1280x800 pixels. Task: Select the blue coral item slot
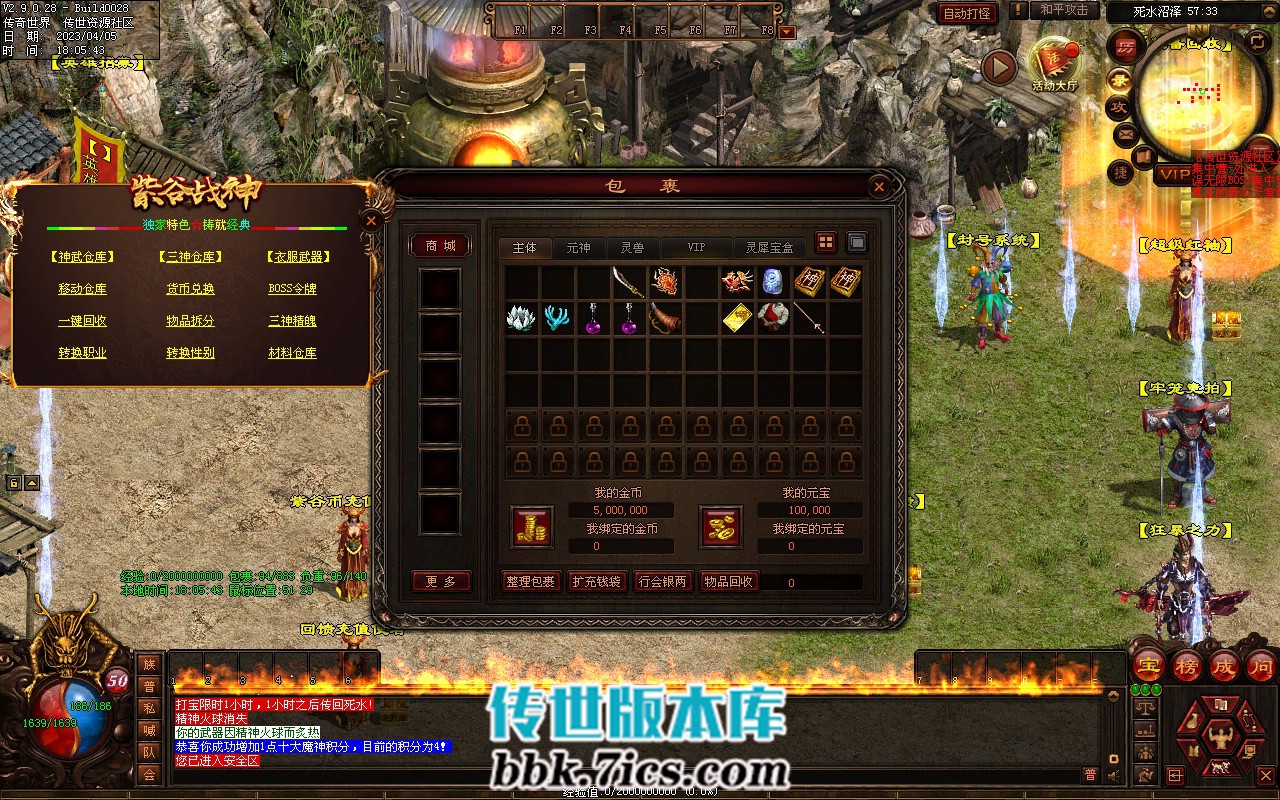coord(557,318)
